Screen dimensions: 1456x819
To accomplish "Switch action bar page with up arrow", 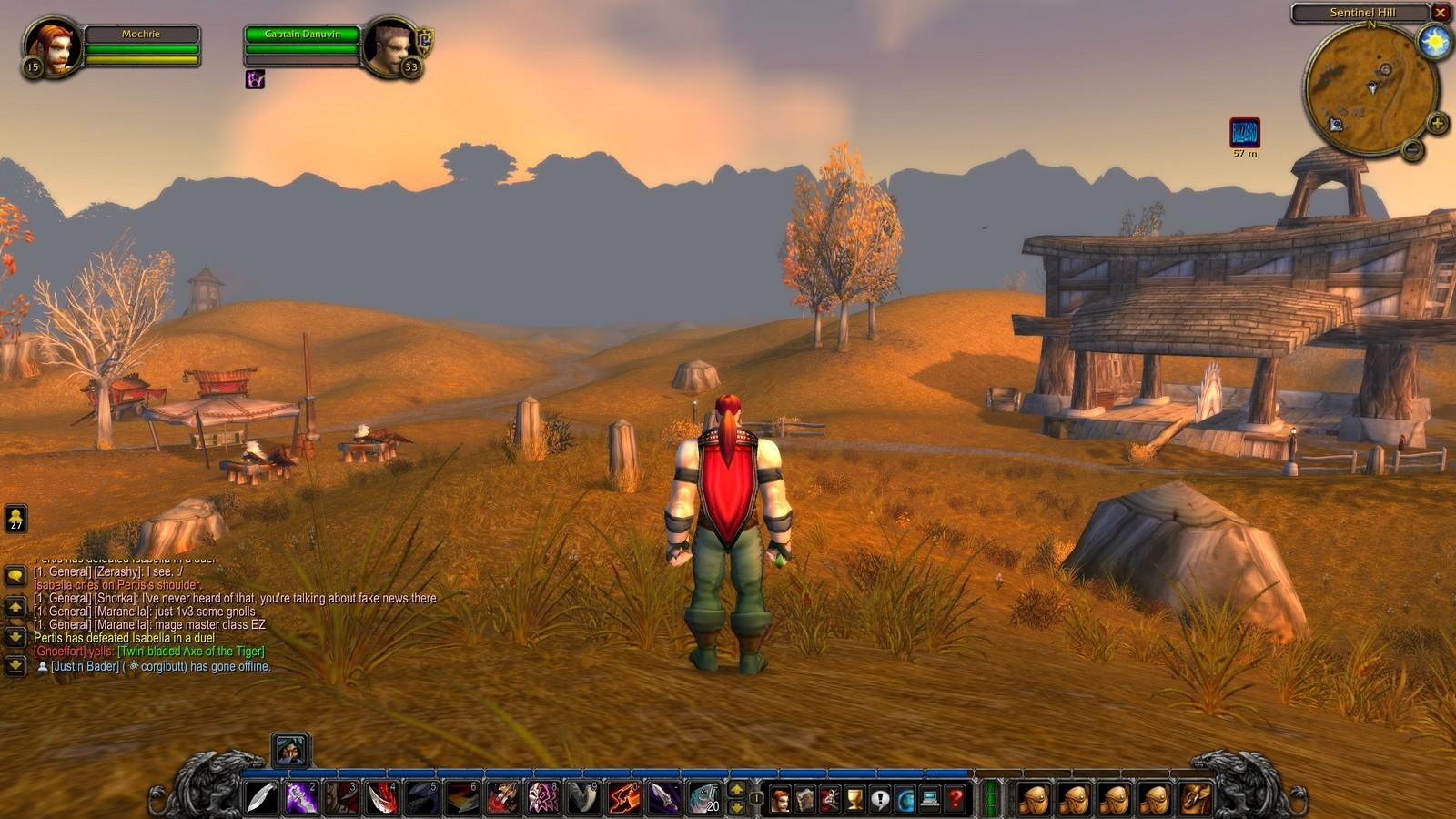I will click(x=737, y=790).
